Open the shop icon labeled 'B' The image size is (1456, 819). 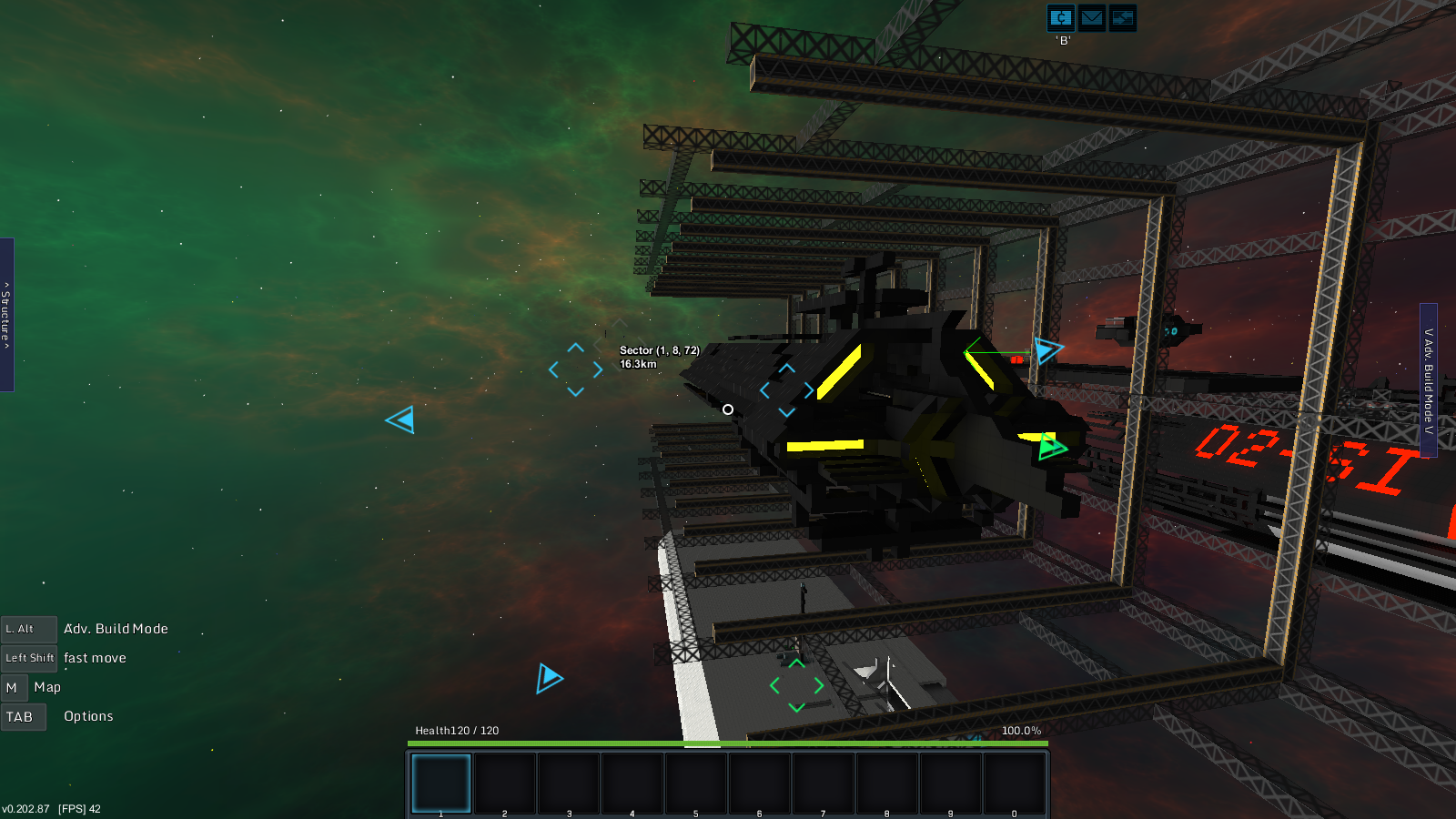point(1061,18)
